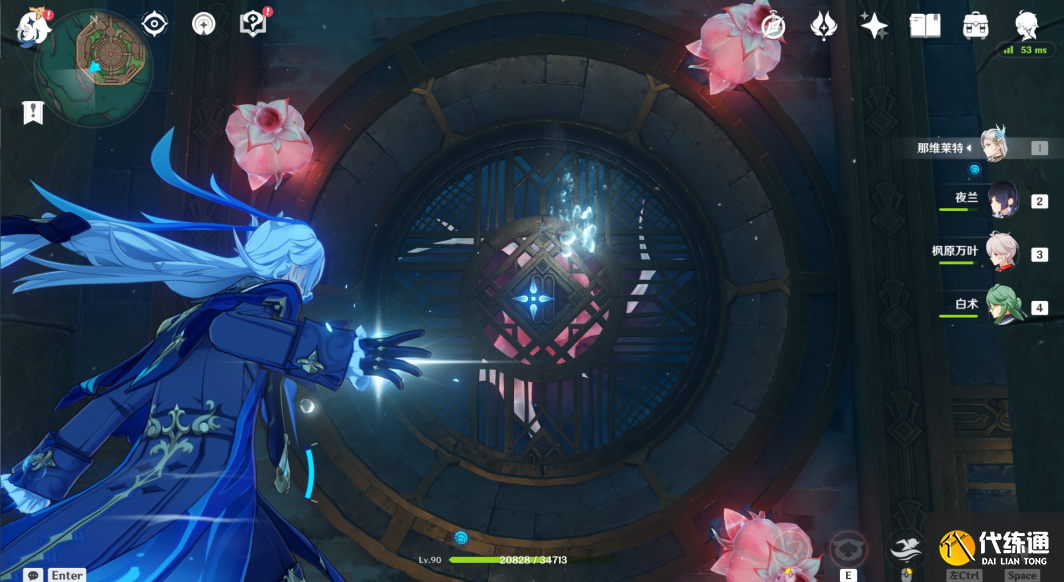Open the compass Events icon
The width and height of the screenshot is (1064, 582).
[x=772, y=26]
